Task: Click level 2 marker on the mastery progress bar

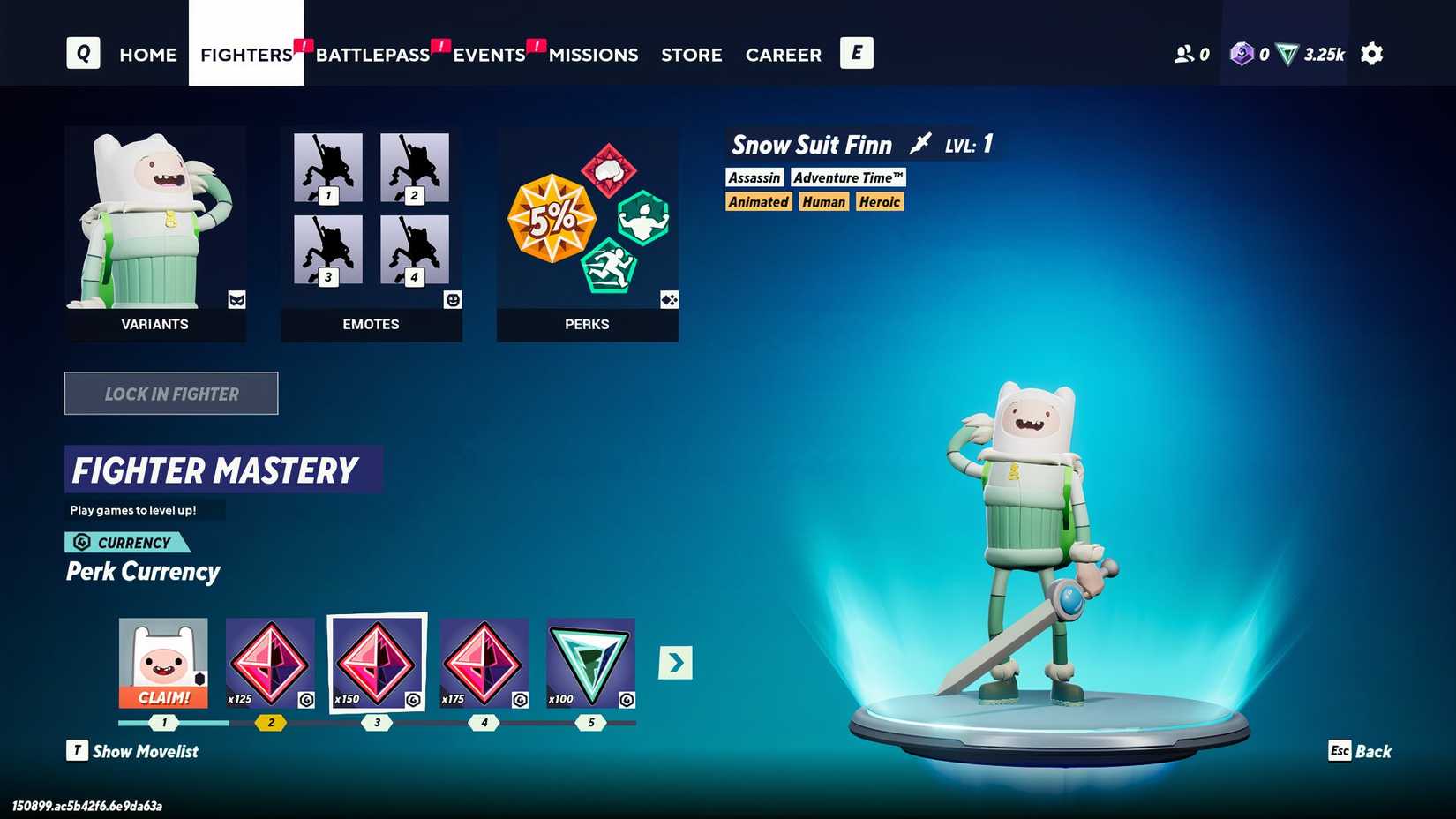Action: pyautogui.click(x=270, y=722)
